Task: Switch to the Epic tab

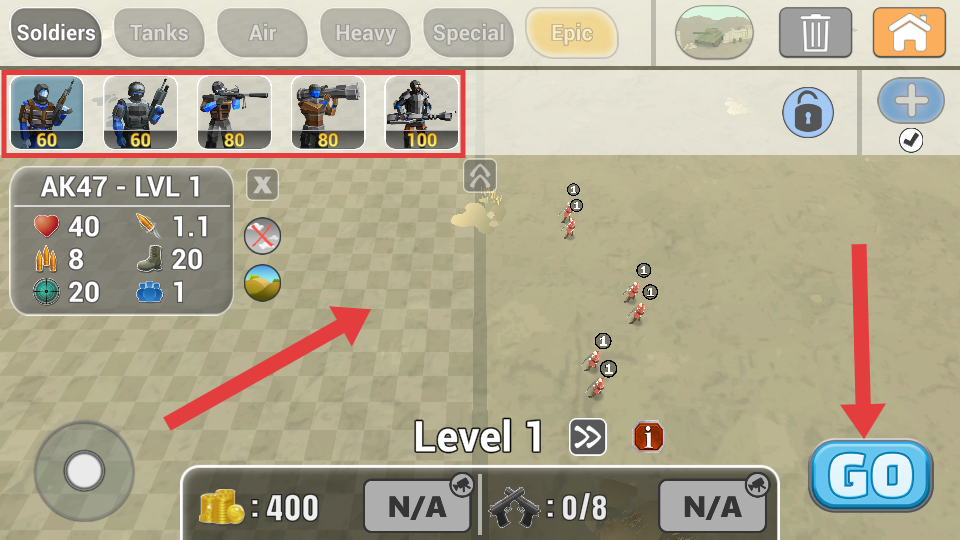Action: point(572,33)
